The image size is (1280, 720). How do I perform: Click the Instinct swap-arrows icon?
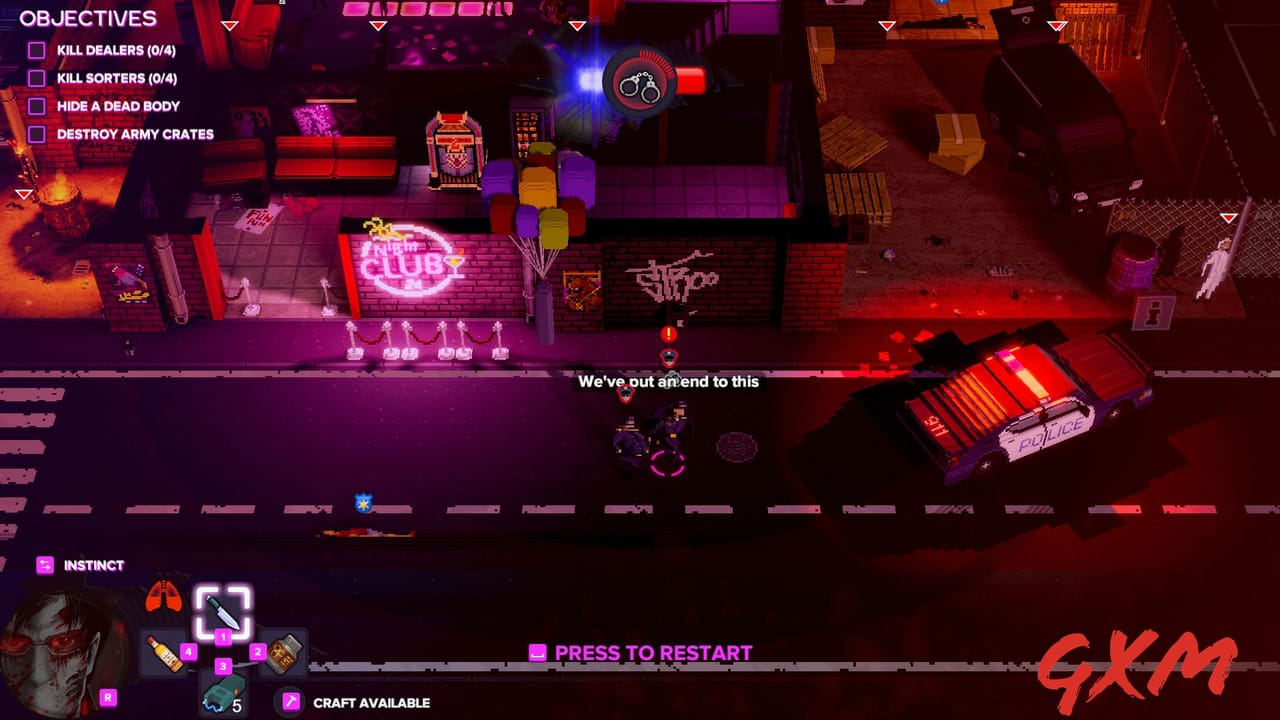point(44,564)
